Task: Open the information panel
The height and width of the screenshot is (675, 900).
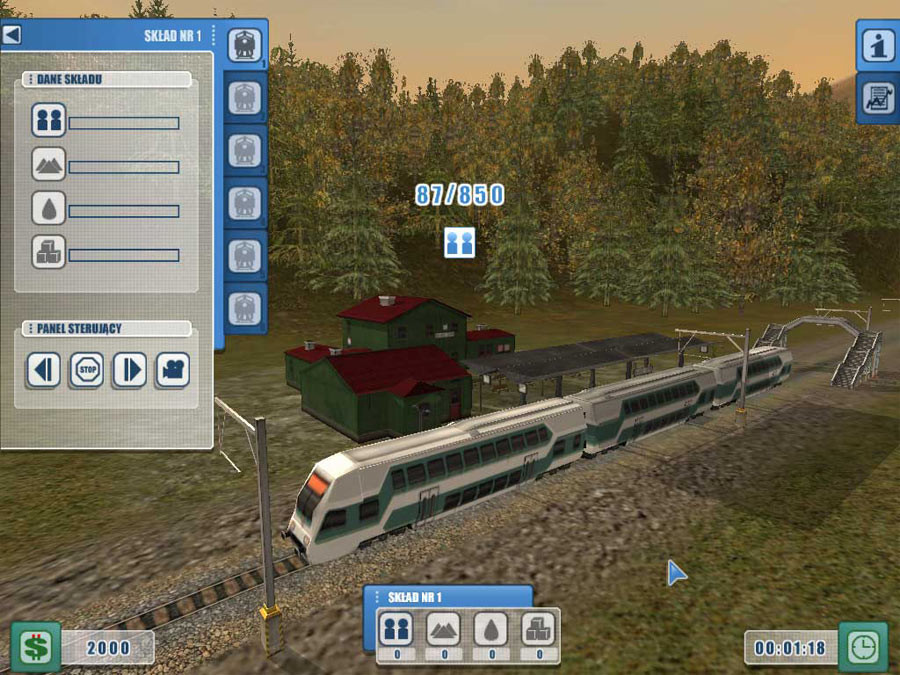Action: pos(878,45)
